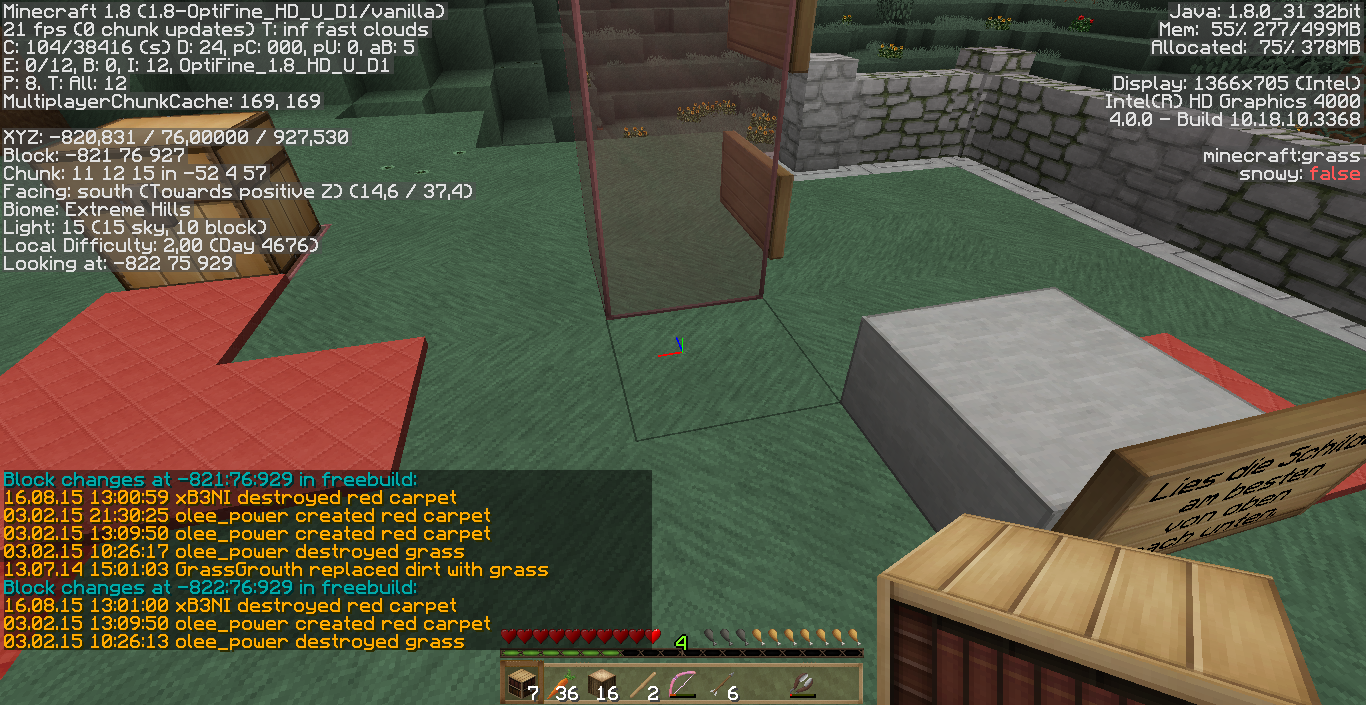Viewport: 1366px width, 705px height.
Task: Select the arrows slot holding 6
Action: 721,684
